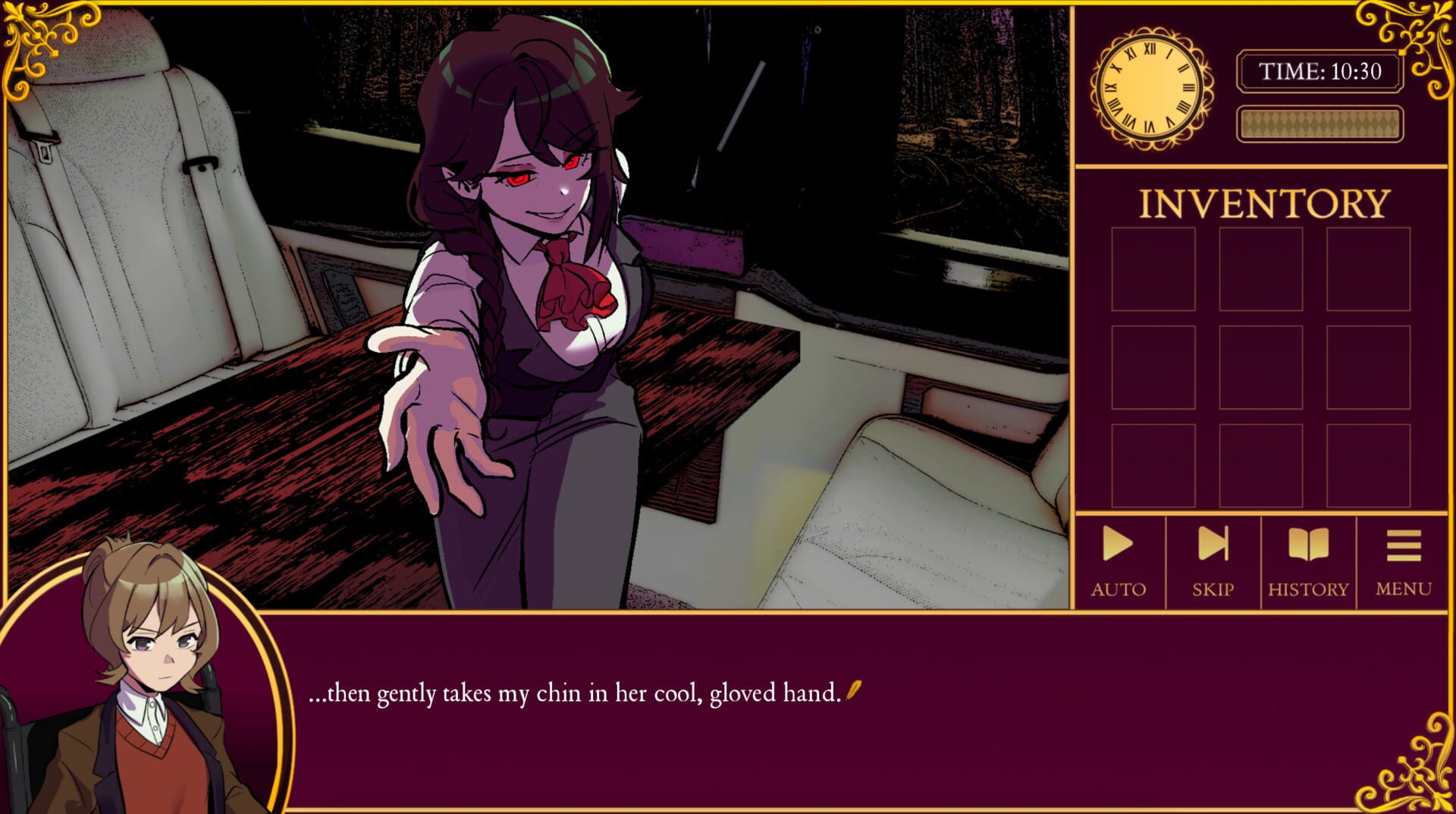Viewport: 1456px width, 814px height.
Task: Select the Inventory header tab
Action: (1265, 200)
